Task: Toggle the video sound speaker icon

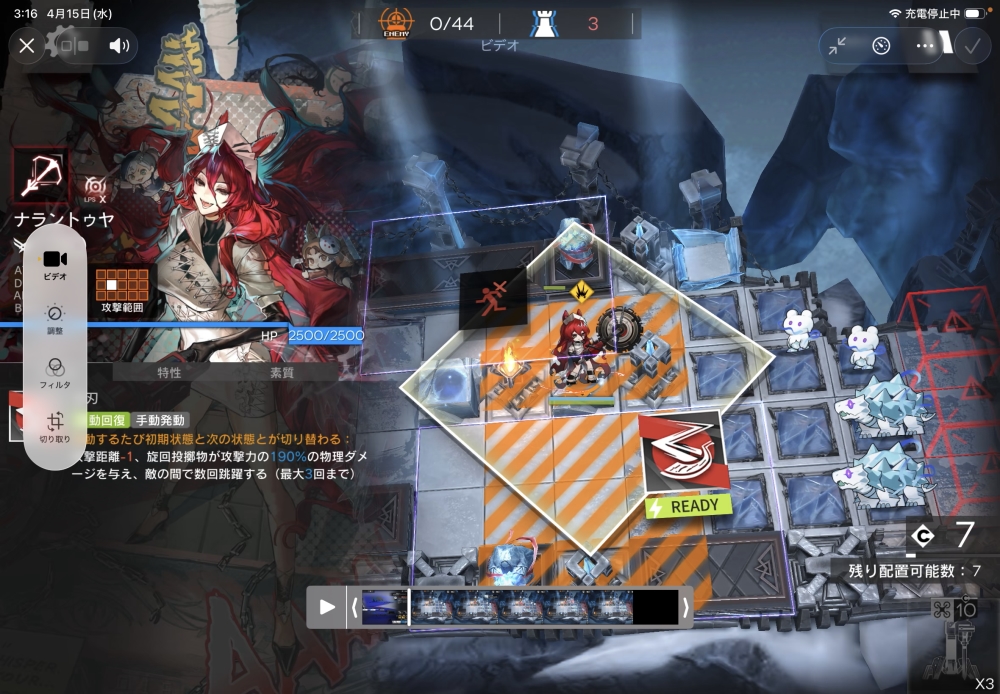Action: (x=120, y=45)
